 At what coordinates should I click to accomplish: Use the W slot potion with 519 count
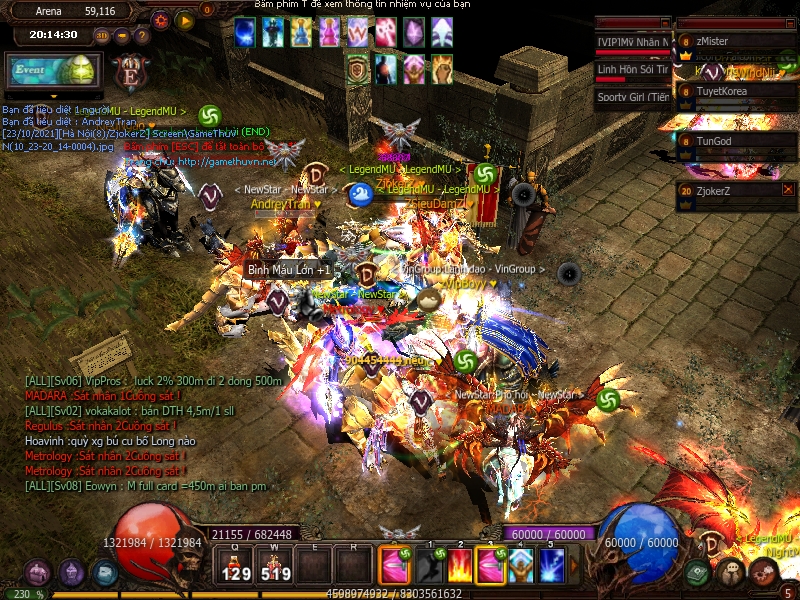click(x=275, y=566)
